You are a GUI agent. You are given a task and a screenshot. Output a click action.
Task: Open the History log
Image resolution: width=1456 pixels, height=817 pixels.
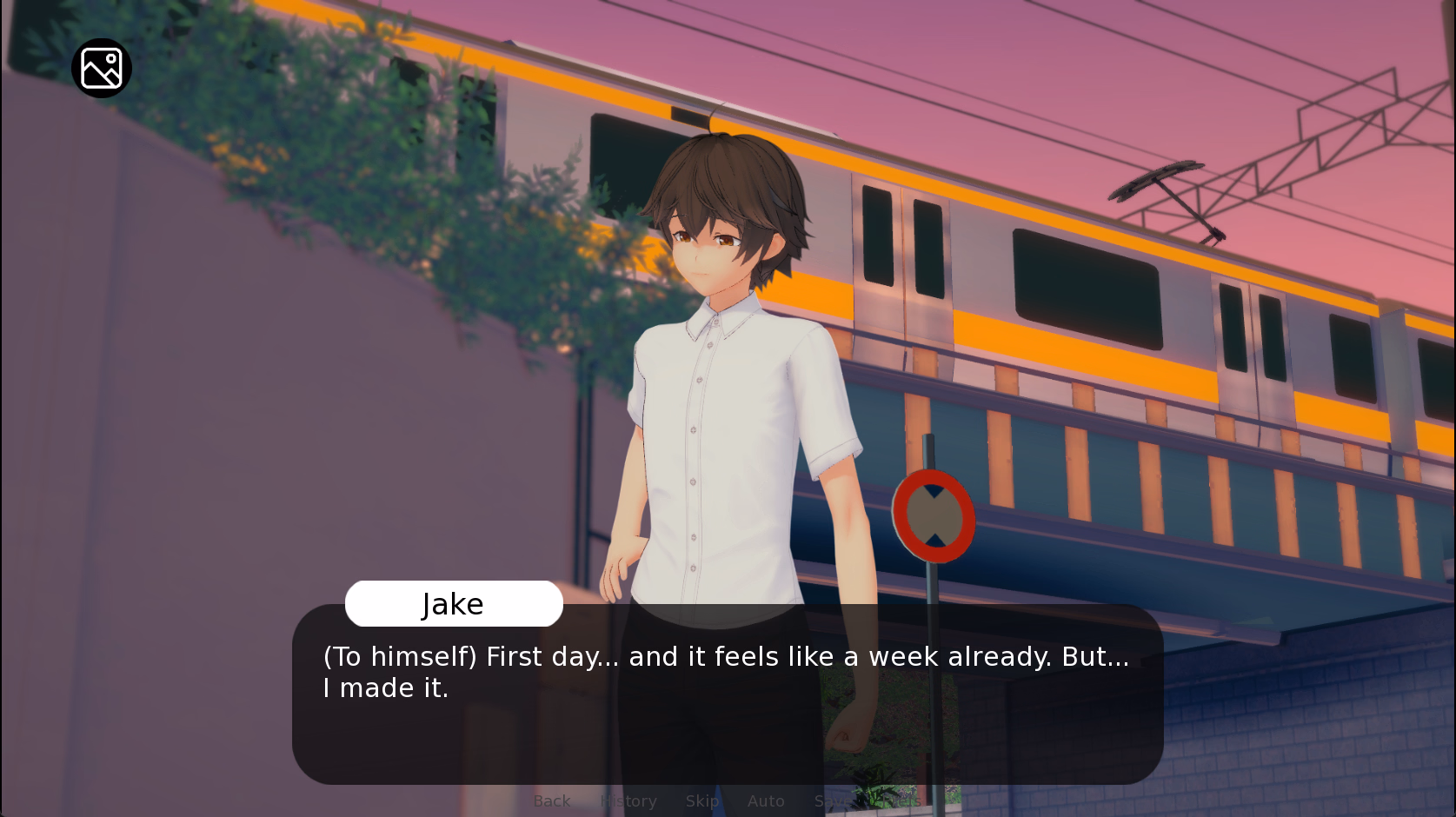pyautogui.click(x=628, y=800)
